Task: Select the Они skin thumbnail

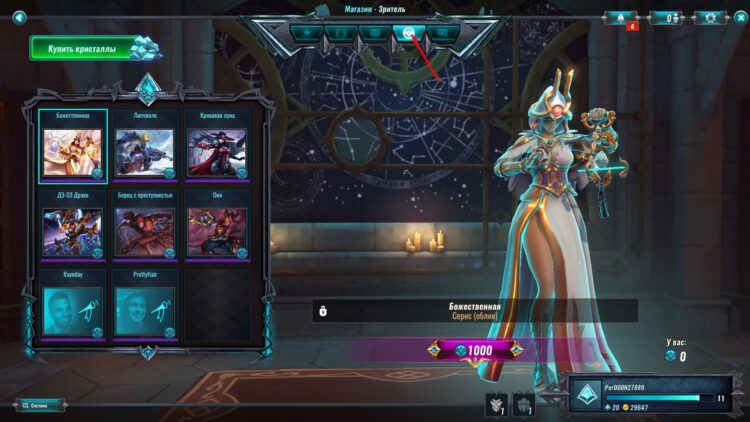Action: pos(216,230)
